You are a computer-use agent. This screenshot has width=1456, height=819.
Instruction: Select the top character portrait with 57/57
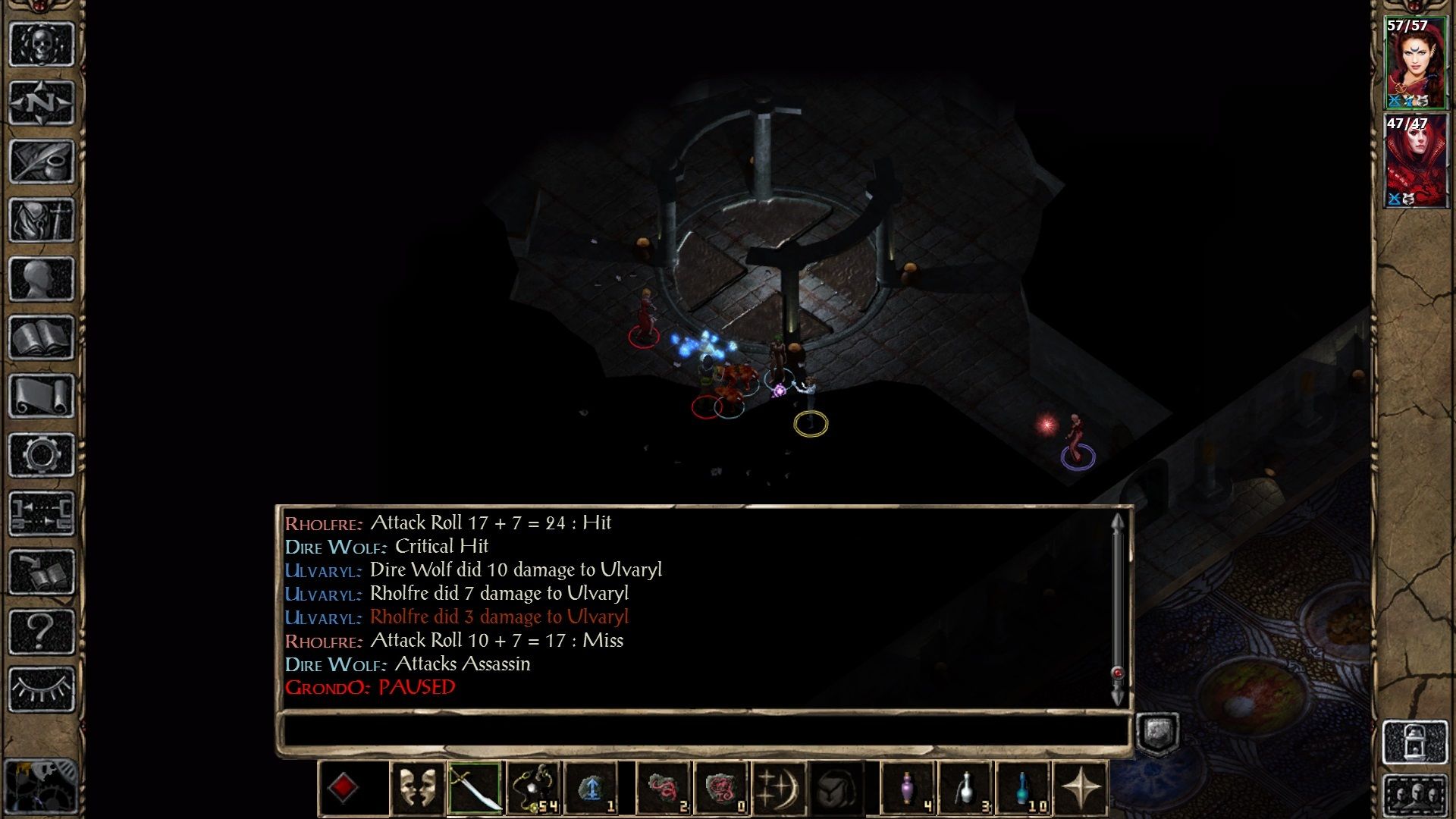(x=1415, y=64)
